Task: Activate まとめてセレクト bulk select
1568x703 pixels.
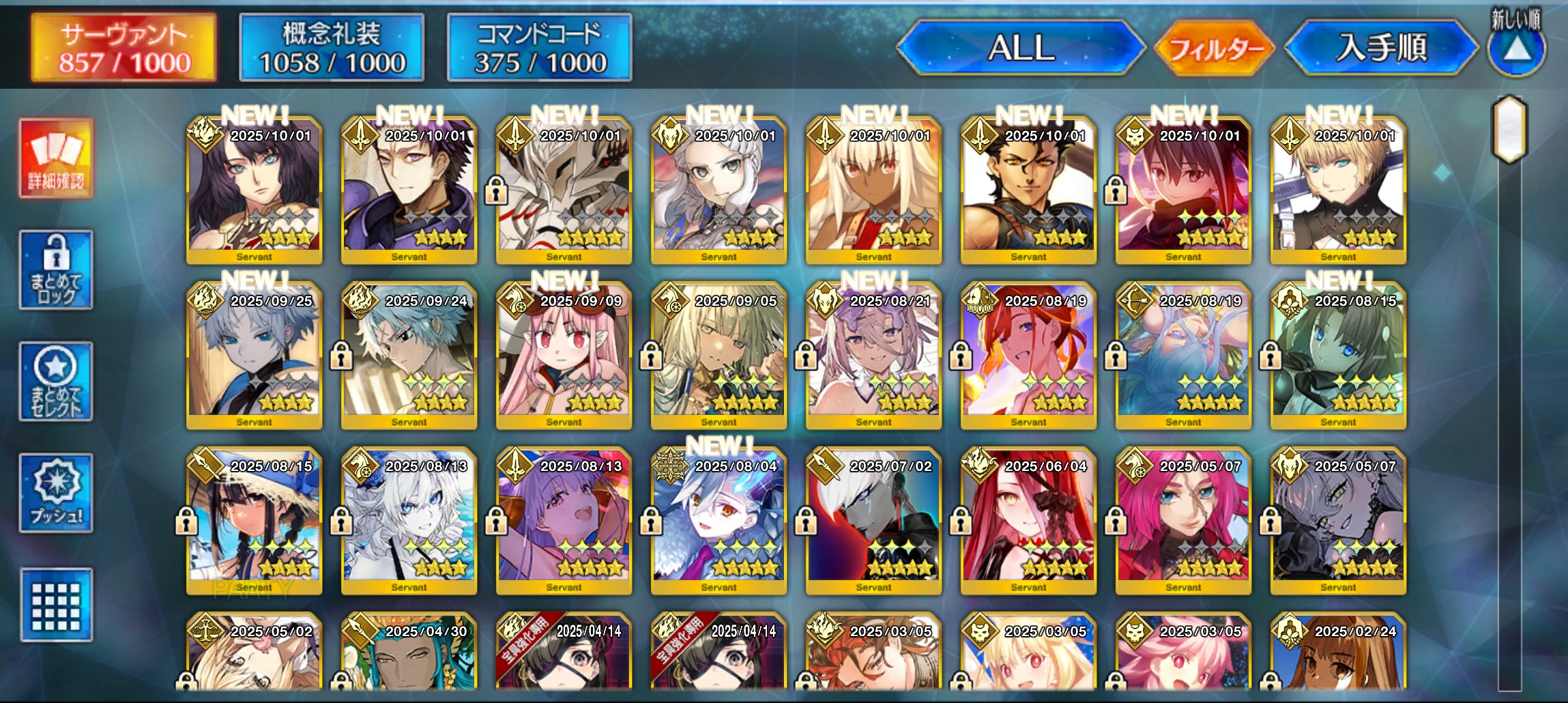Action: (56, 382)
